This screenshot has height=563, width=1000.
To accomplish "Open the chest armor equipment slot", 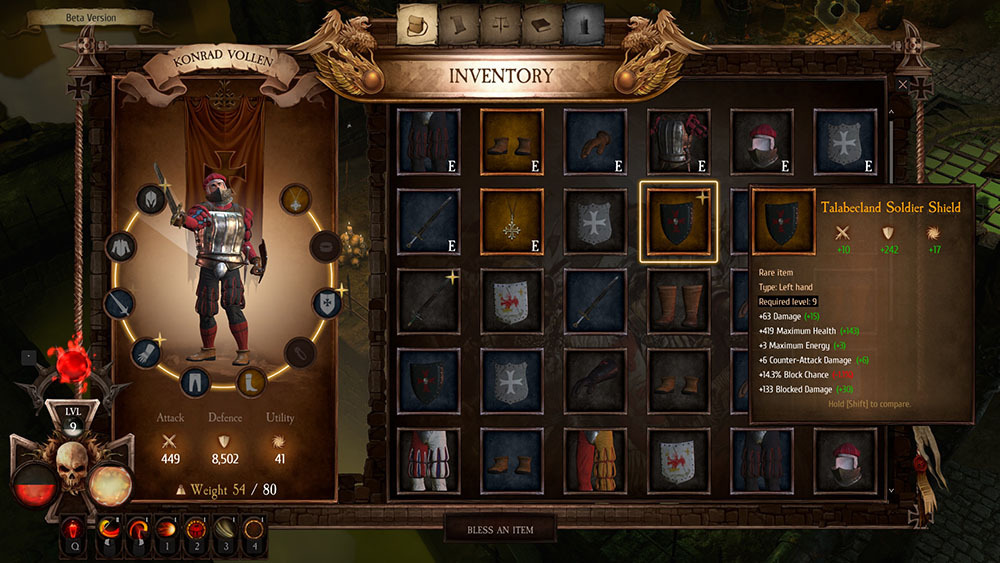I will click(x=120, y=246).
